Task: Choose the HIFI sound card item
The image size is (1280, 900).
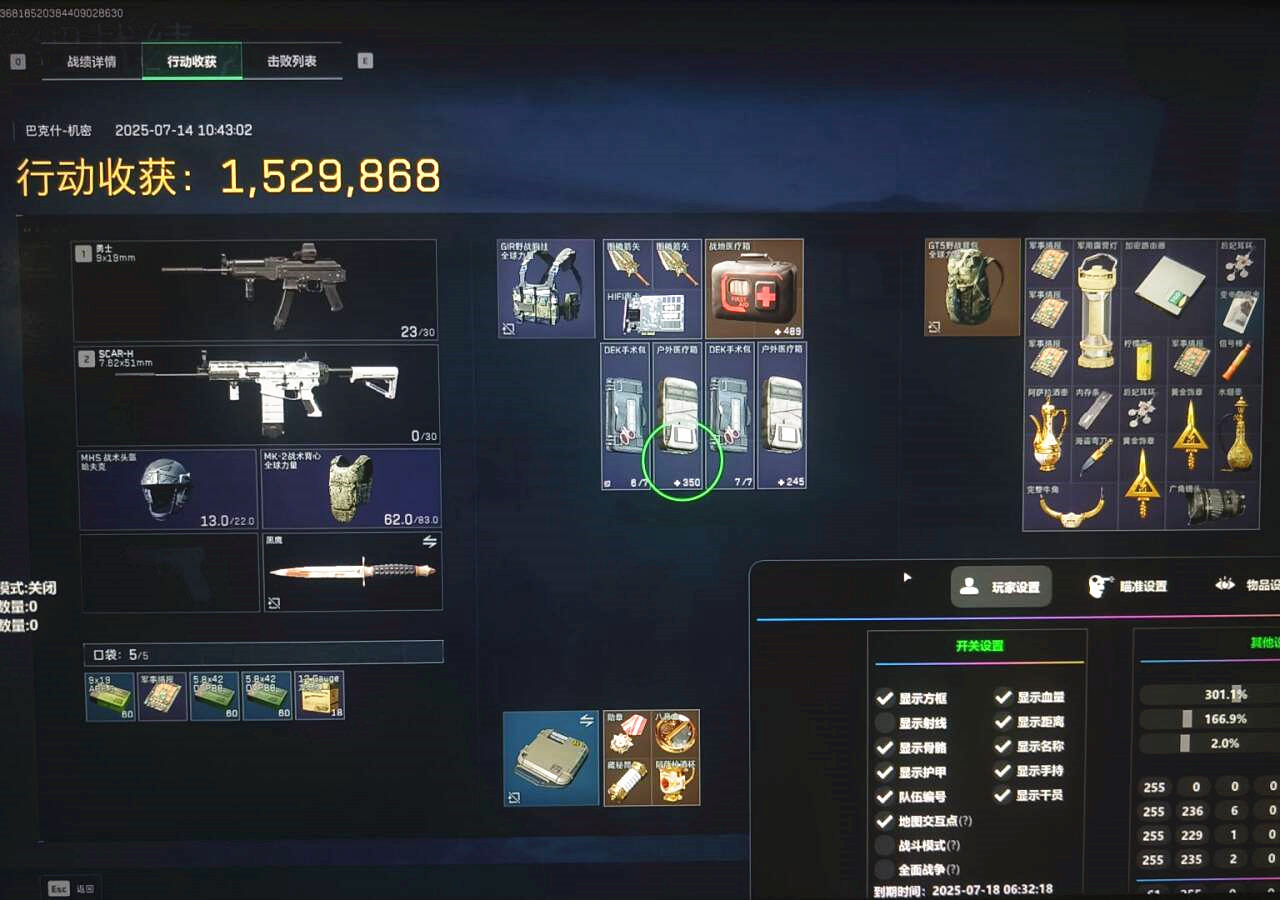Action: point(652,313)
